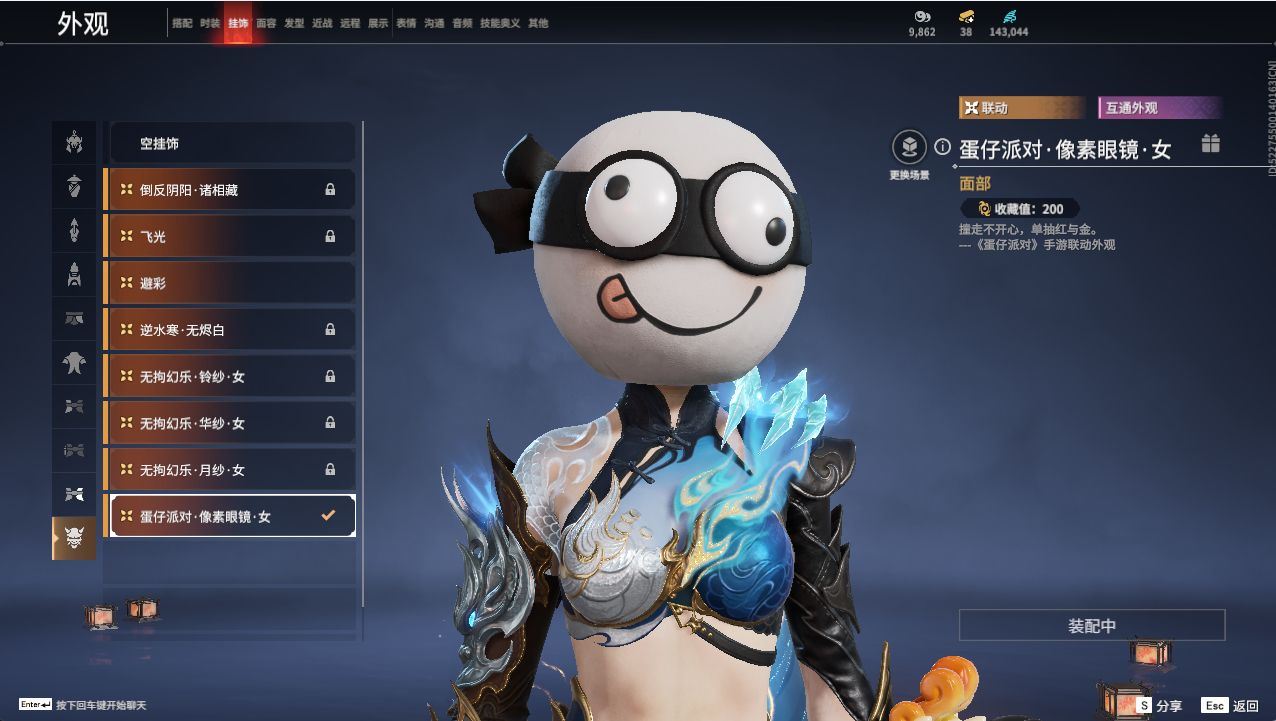Click the 返回 back button
This screenshot has height=721, width=1276.
coord(1231,705)
